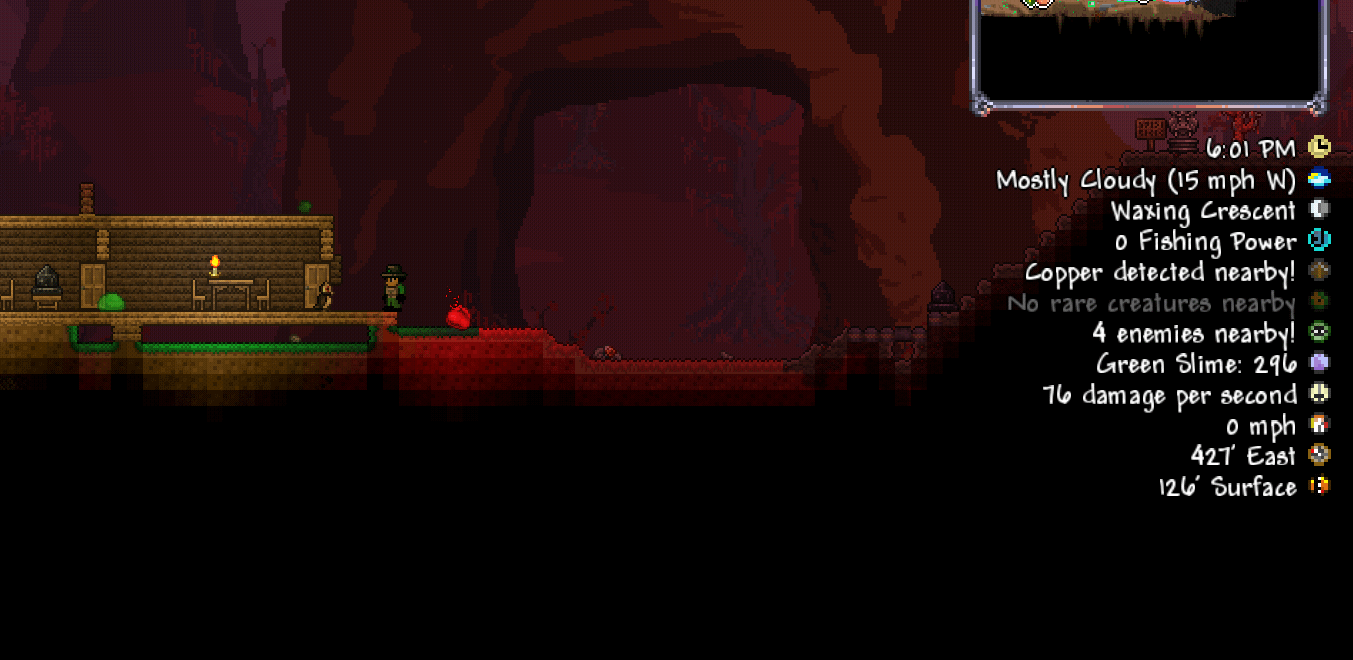Click the damage per second meter icon

1319,394
